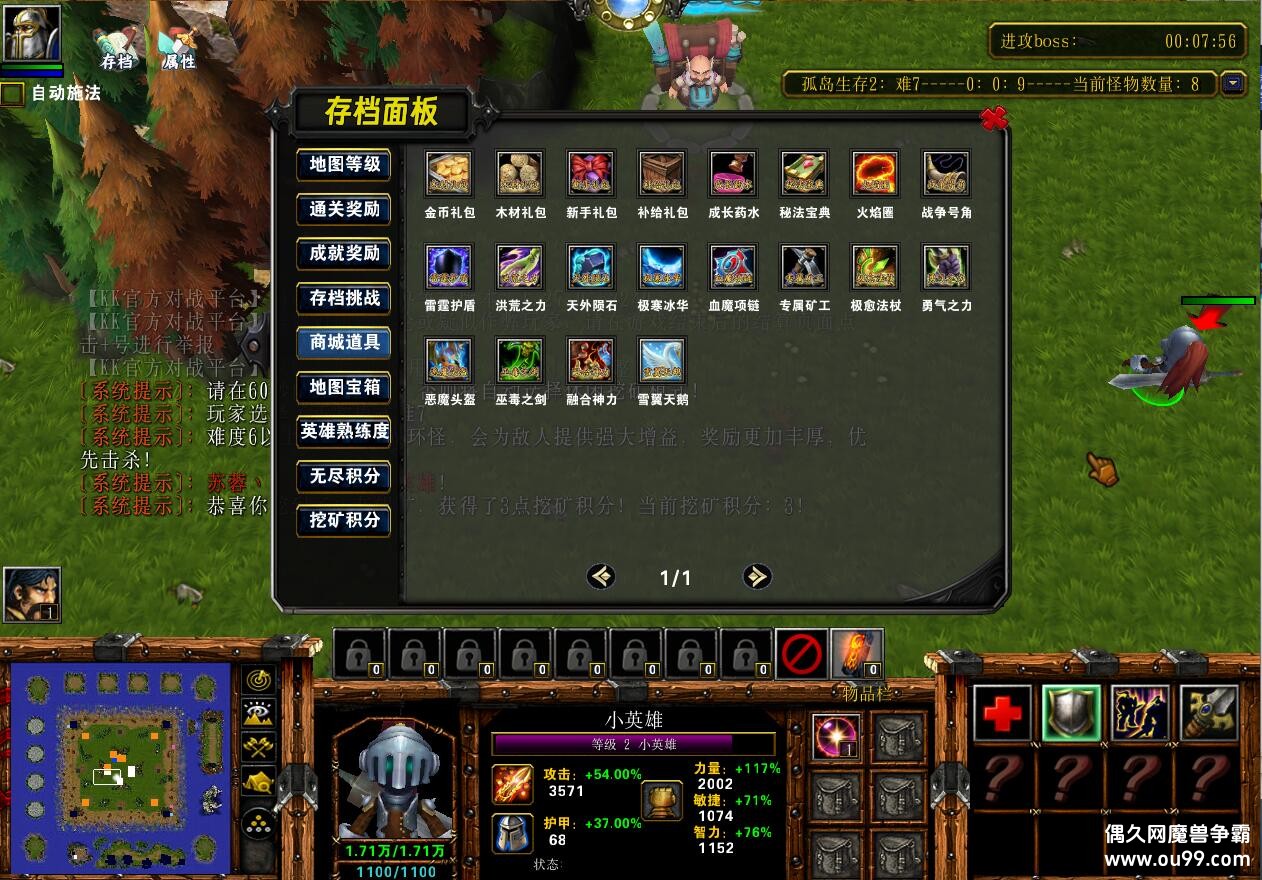Select the 成就奖励 tab
The image size is (1262, 880).
point(344,253)
